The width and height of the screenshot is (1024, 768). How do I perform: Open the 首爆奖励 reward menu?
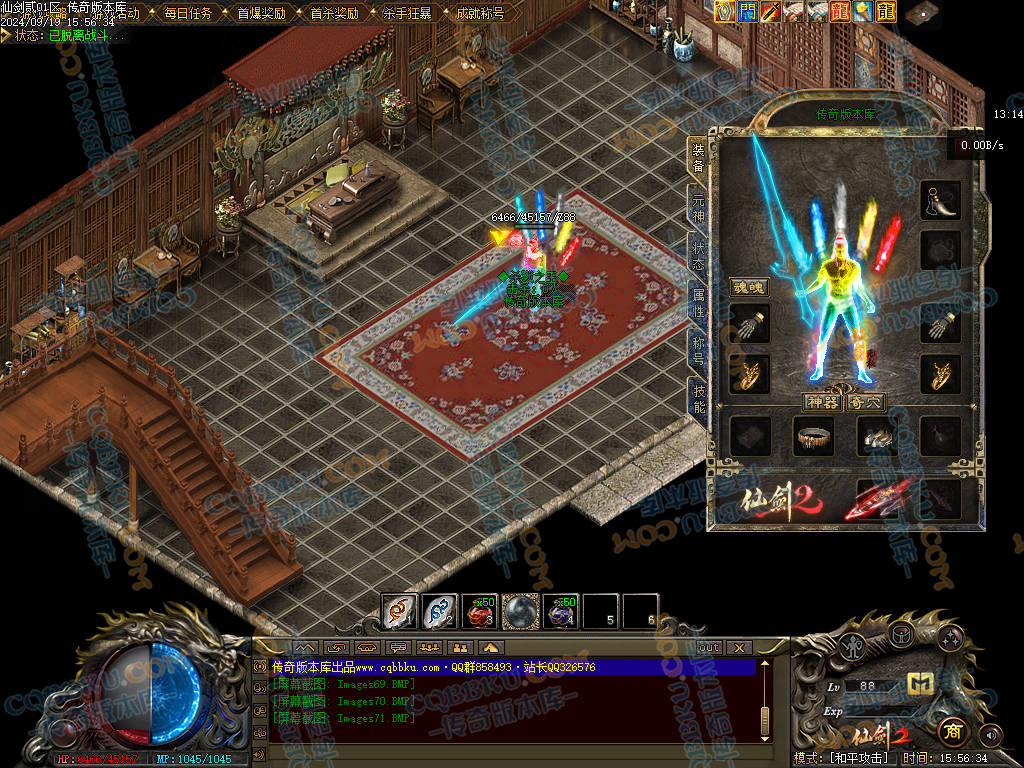(x=261, y=14)
